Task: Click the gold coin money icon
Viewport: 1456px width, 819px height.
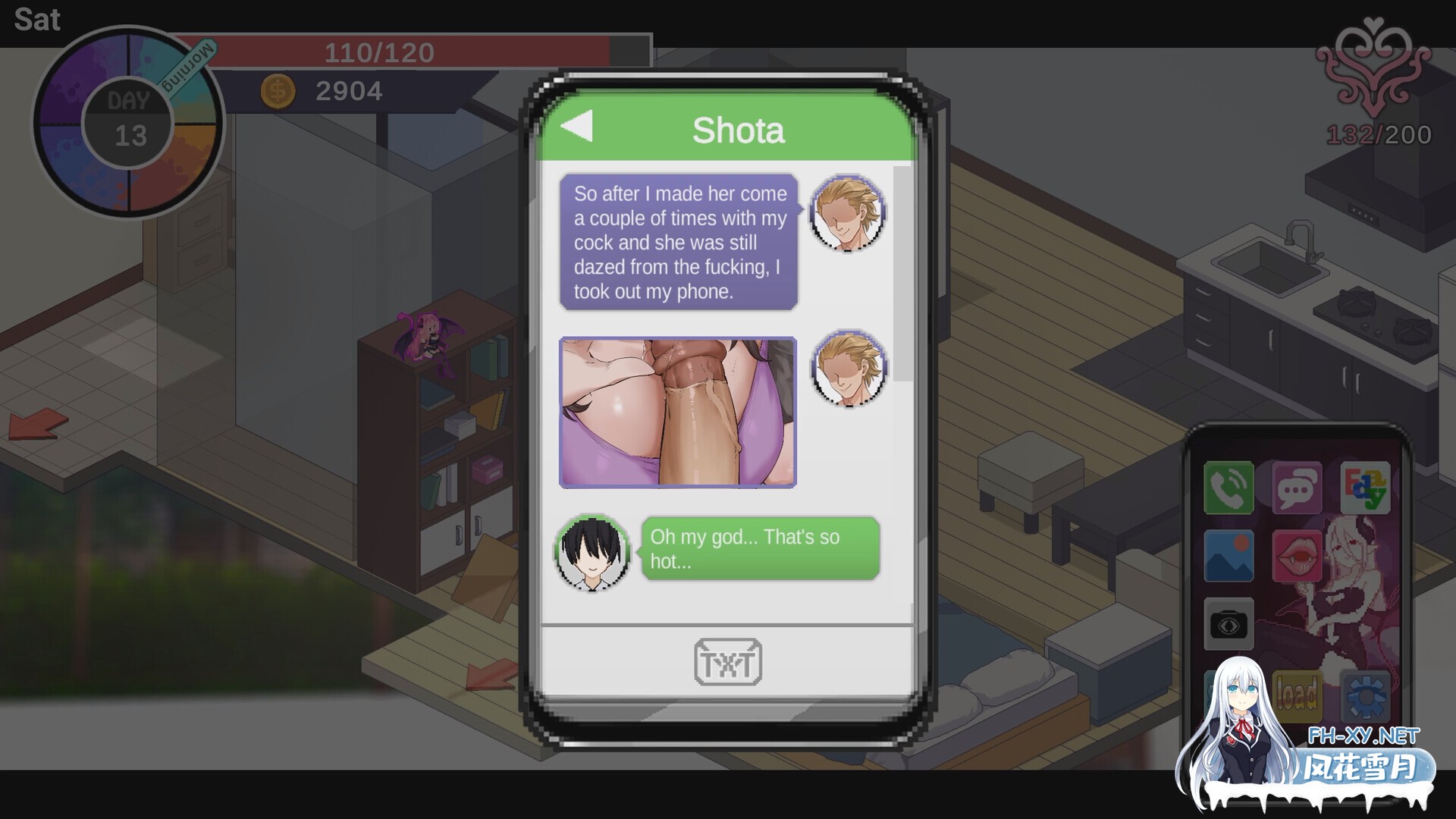Action: pyautogui.click(x=278, y=91)
